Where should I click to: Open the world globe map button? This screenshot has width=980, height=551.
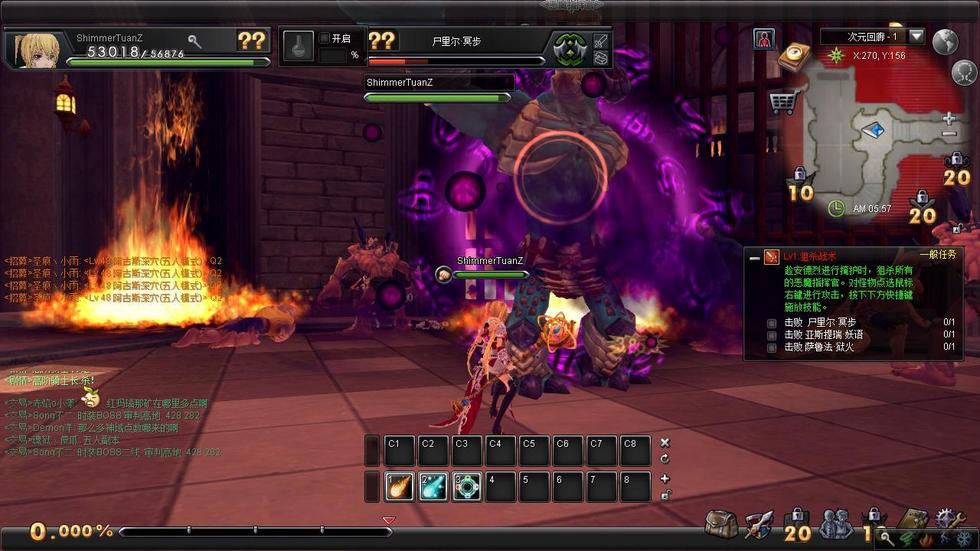945,41
